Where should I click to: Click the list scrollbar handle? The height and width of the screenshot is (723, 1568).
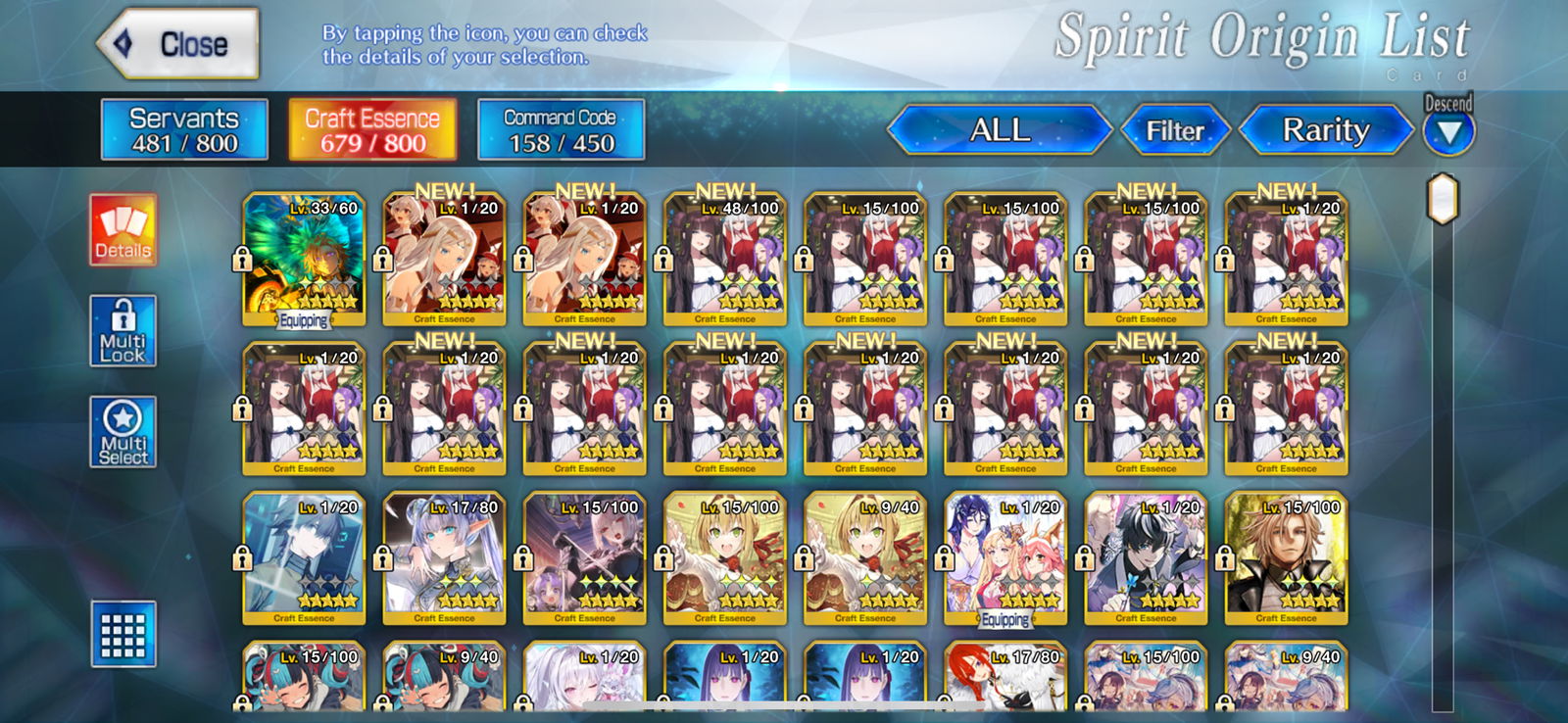tap(1443, 199)
